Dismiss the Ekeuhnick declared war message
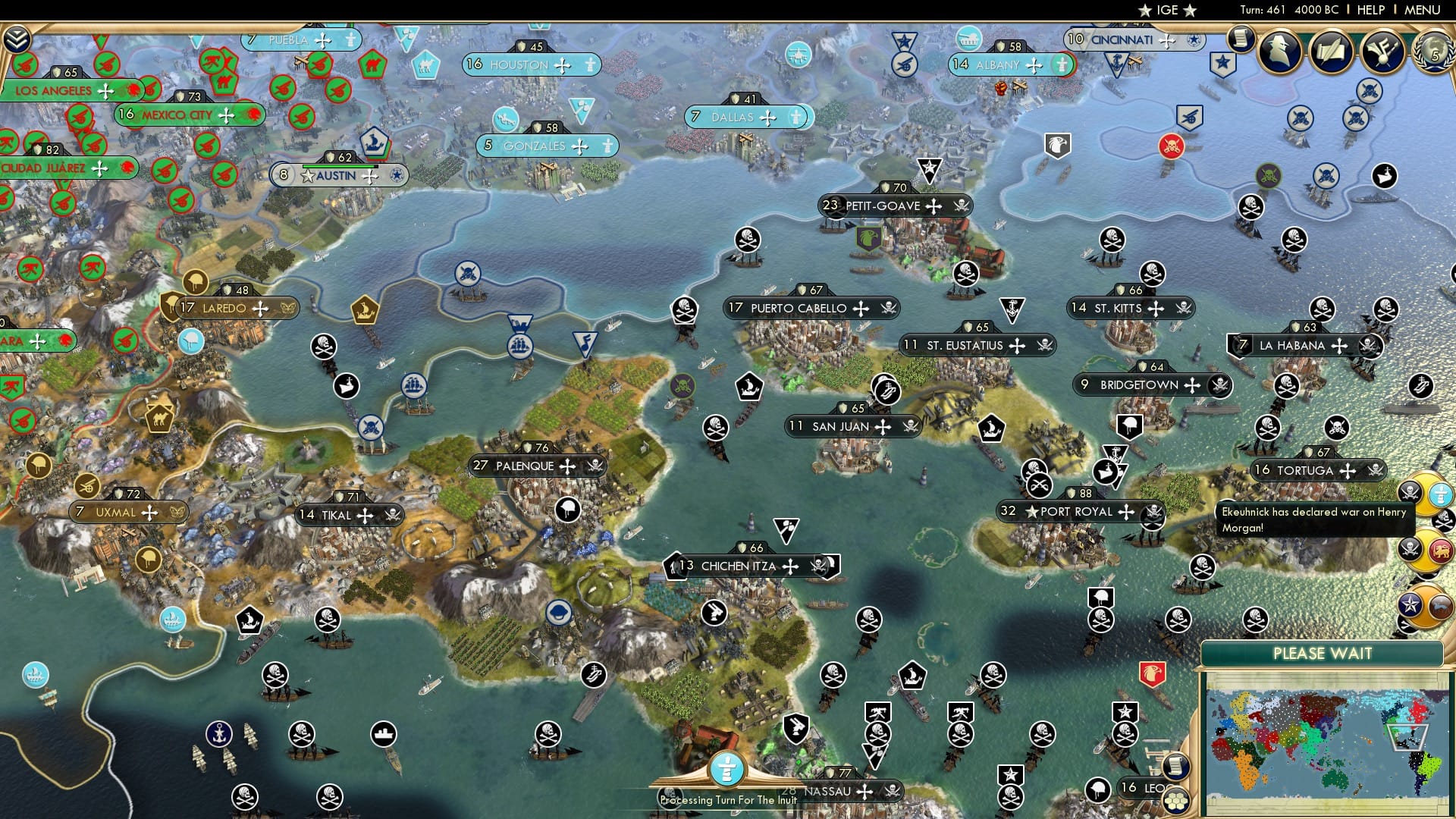 (1317, 519)
